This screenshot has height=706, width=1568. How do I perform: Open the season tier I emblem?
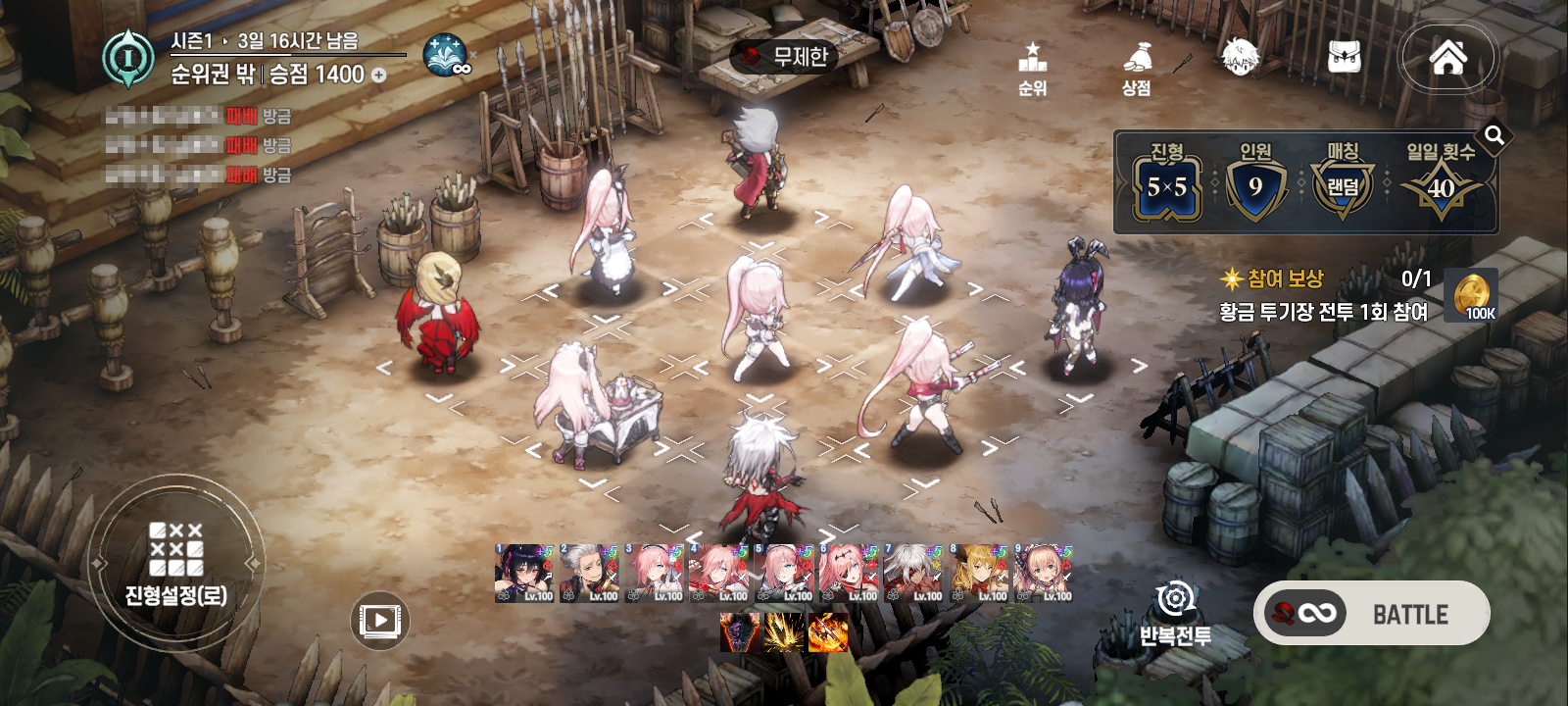[128, 58]
